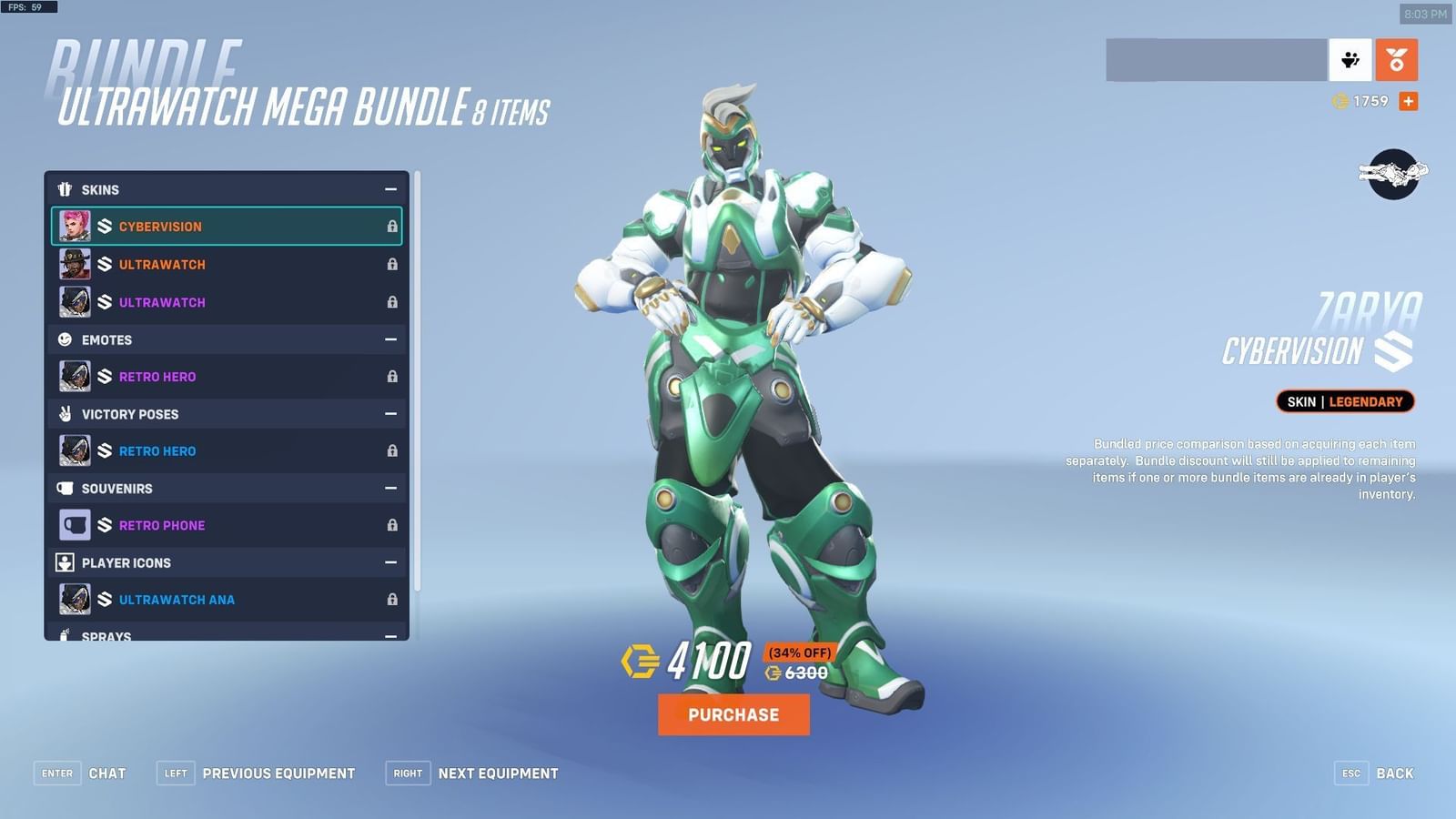Click the lock icon on the Cybervision skin
Screen dimensions: 1456x819
pos(391,227)
